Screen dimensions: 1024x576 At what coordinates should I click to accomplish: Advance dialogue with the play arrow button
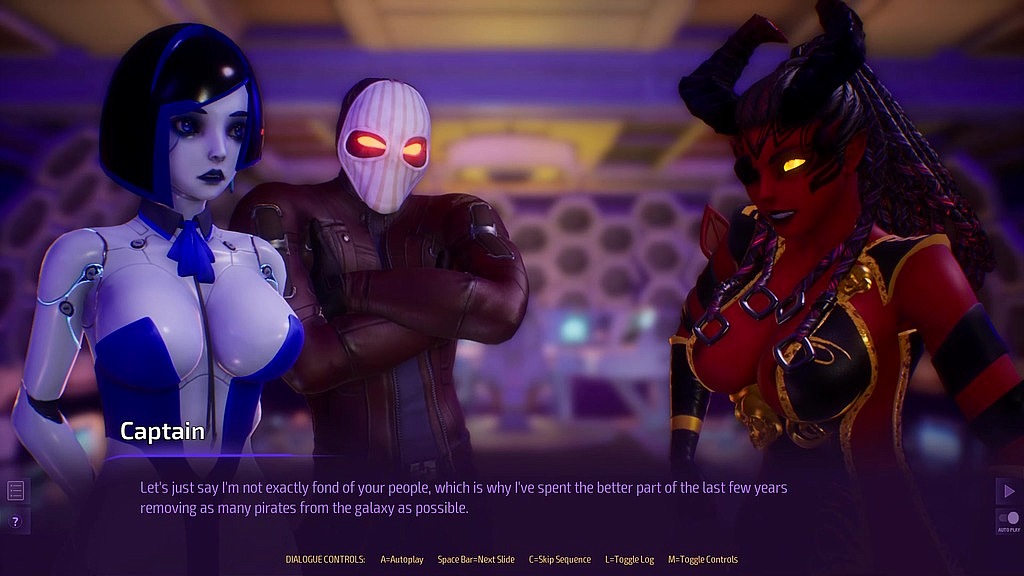coord(1007,490)
